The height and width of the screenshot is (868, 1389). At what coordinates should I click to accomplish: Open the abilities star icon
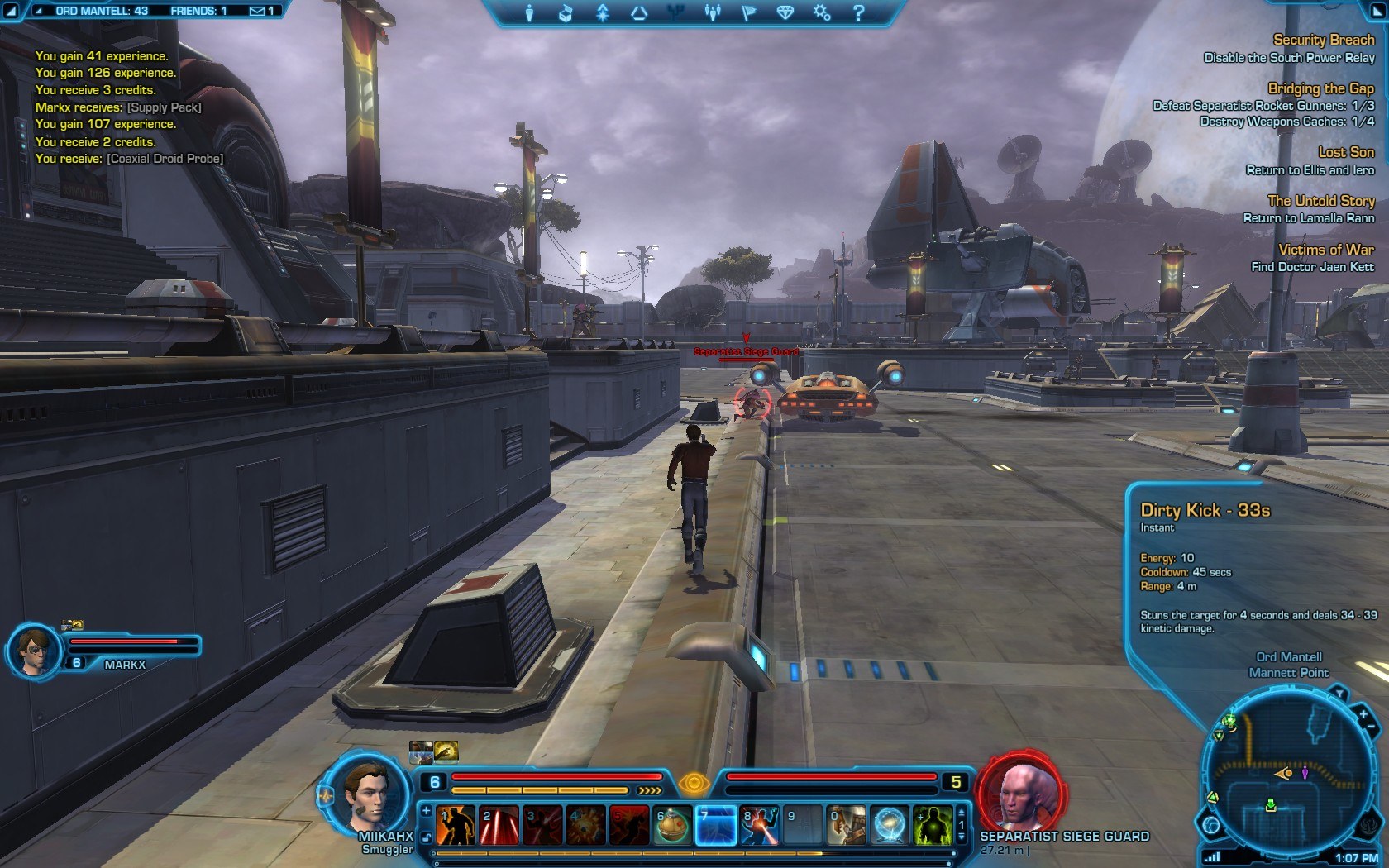[604, 13]
